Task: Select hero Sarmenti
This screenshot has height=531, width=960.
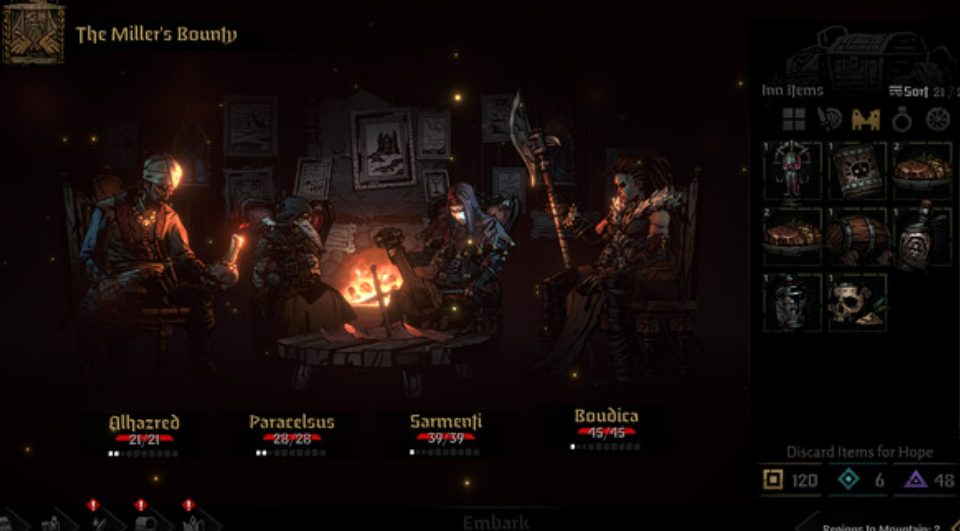Action: 445,423
